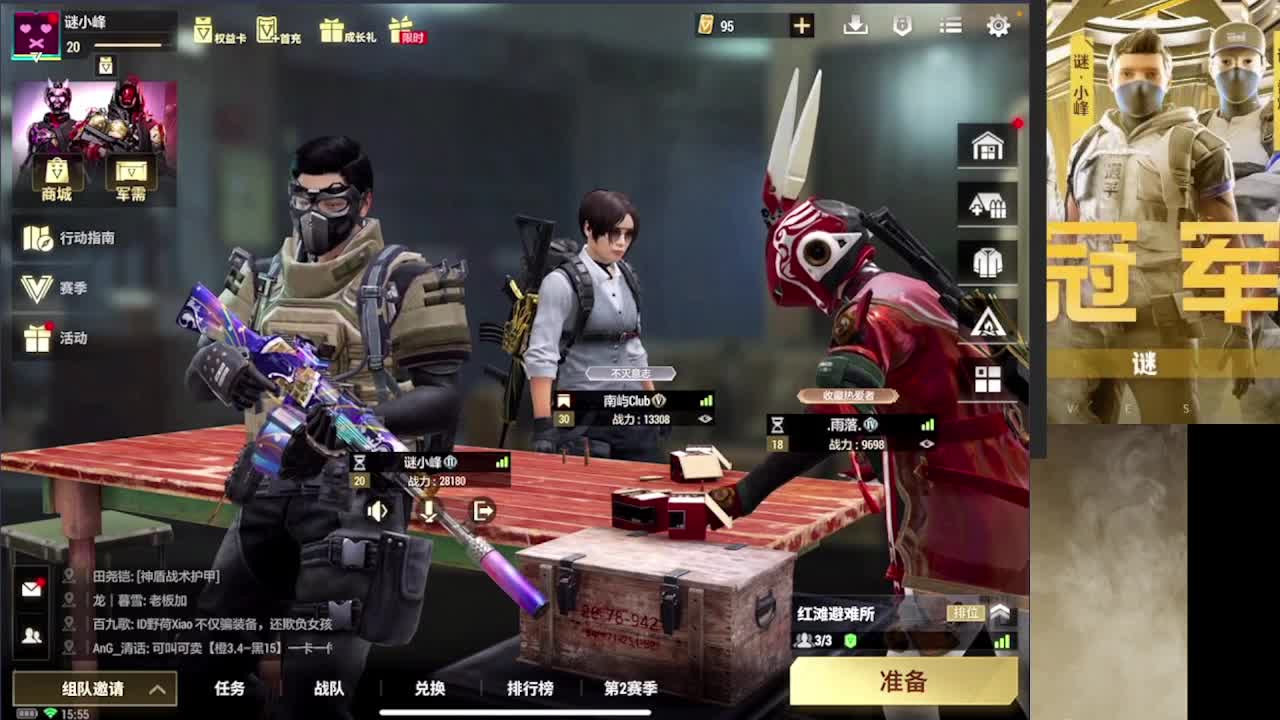Open the wardrobe jacket icon
The image size is (1280, 720).
click(988, 262)
